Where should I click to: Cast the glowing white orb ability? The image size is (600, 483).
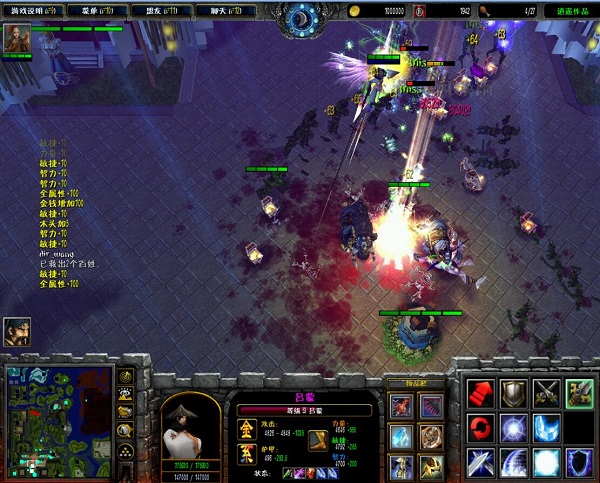(x=546, y=462)
